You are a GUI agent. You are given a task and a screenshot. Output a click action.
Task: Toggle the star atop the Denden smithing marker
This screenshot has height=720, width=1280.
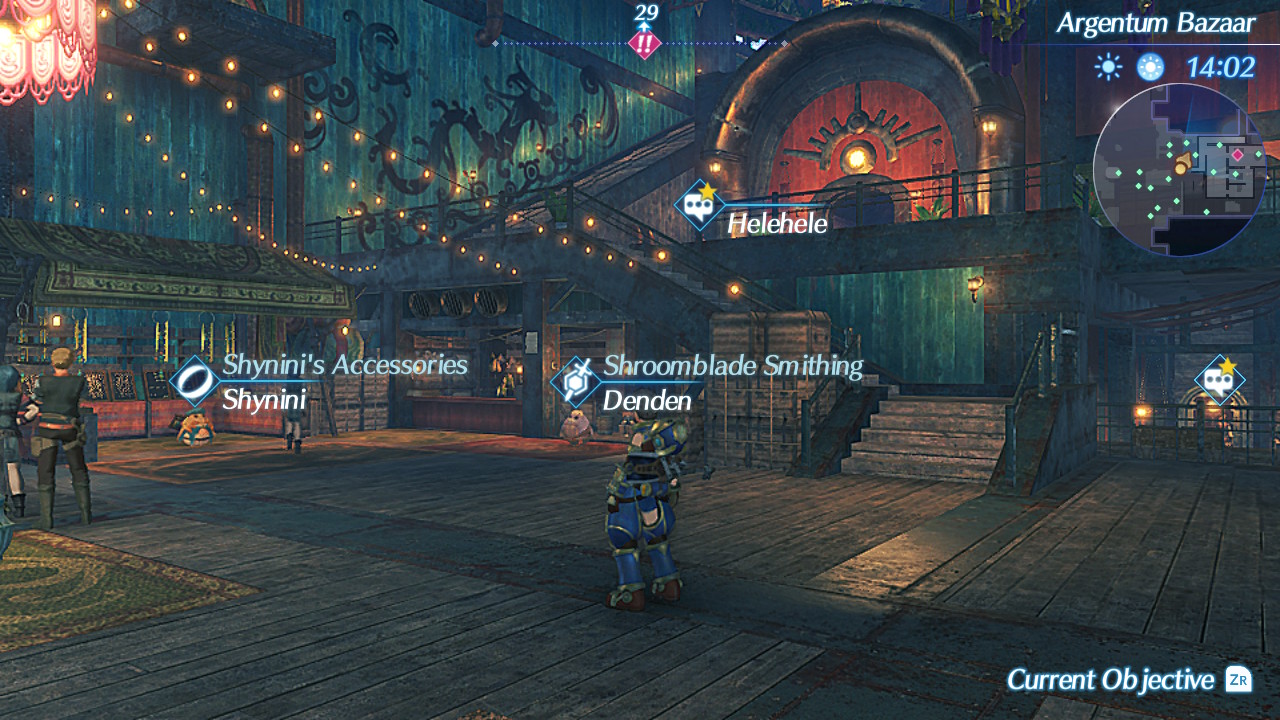583,369
